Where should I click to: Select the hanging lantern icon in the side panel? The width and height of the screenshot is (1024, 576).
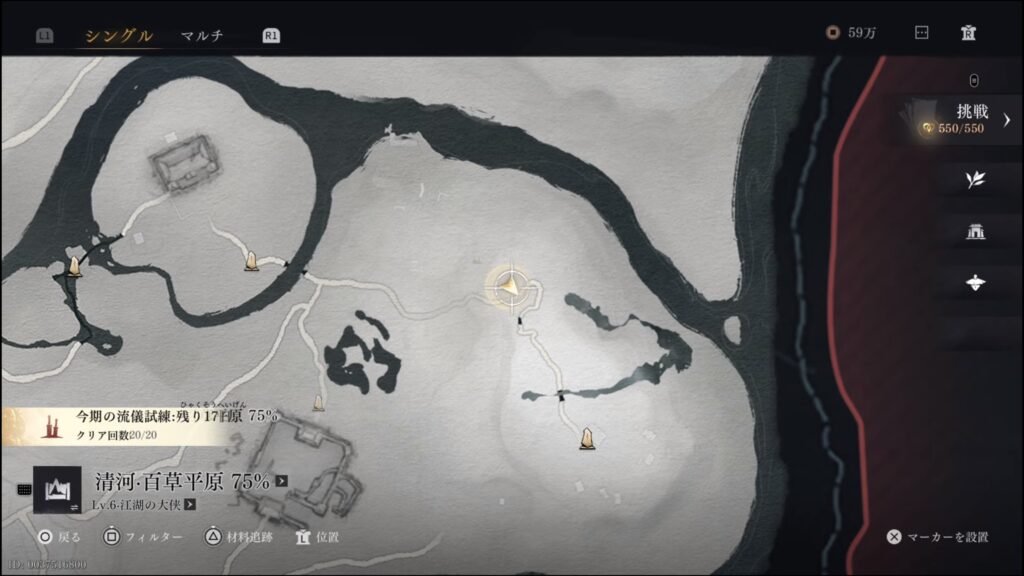975,283
